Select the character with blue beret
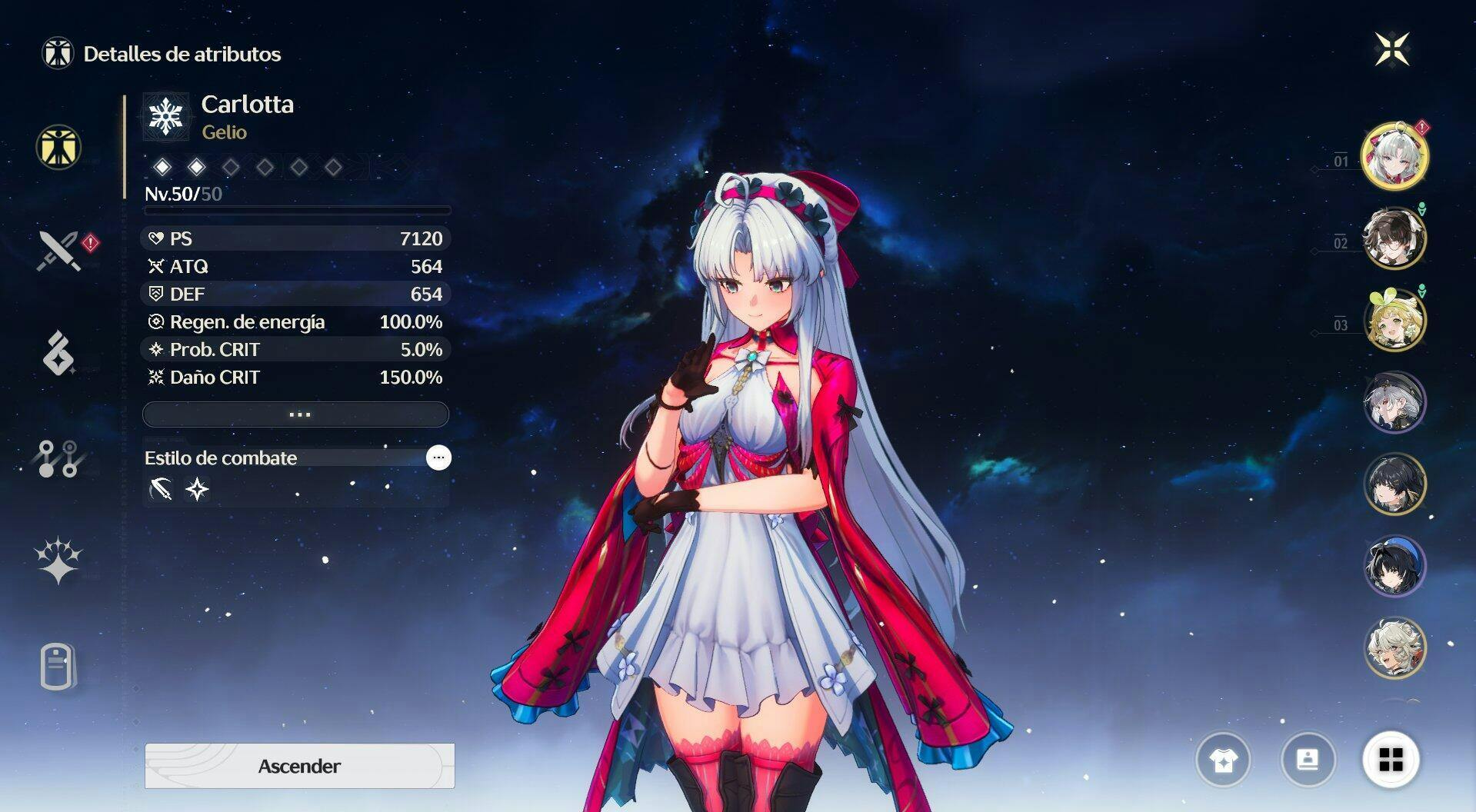 point(1394,566)
